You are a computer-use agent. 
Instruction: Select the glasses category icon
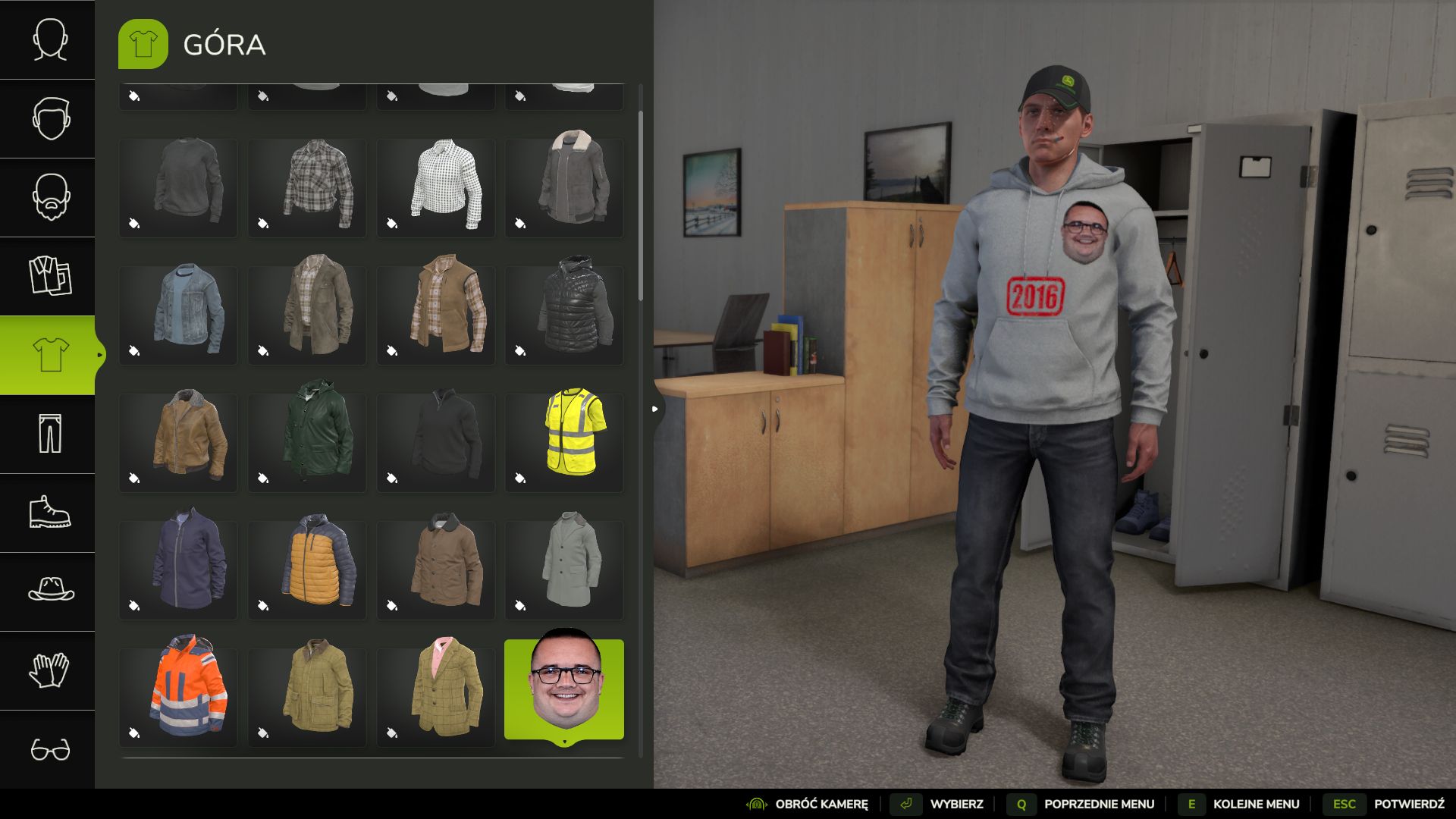pos(47,750)
